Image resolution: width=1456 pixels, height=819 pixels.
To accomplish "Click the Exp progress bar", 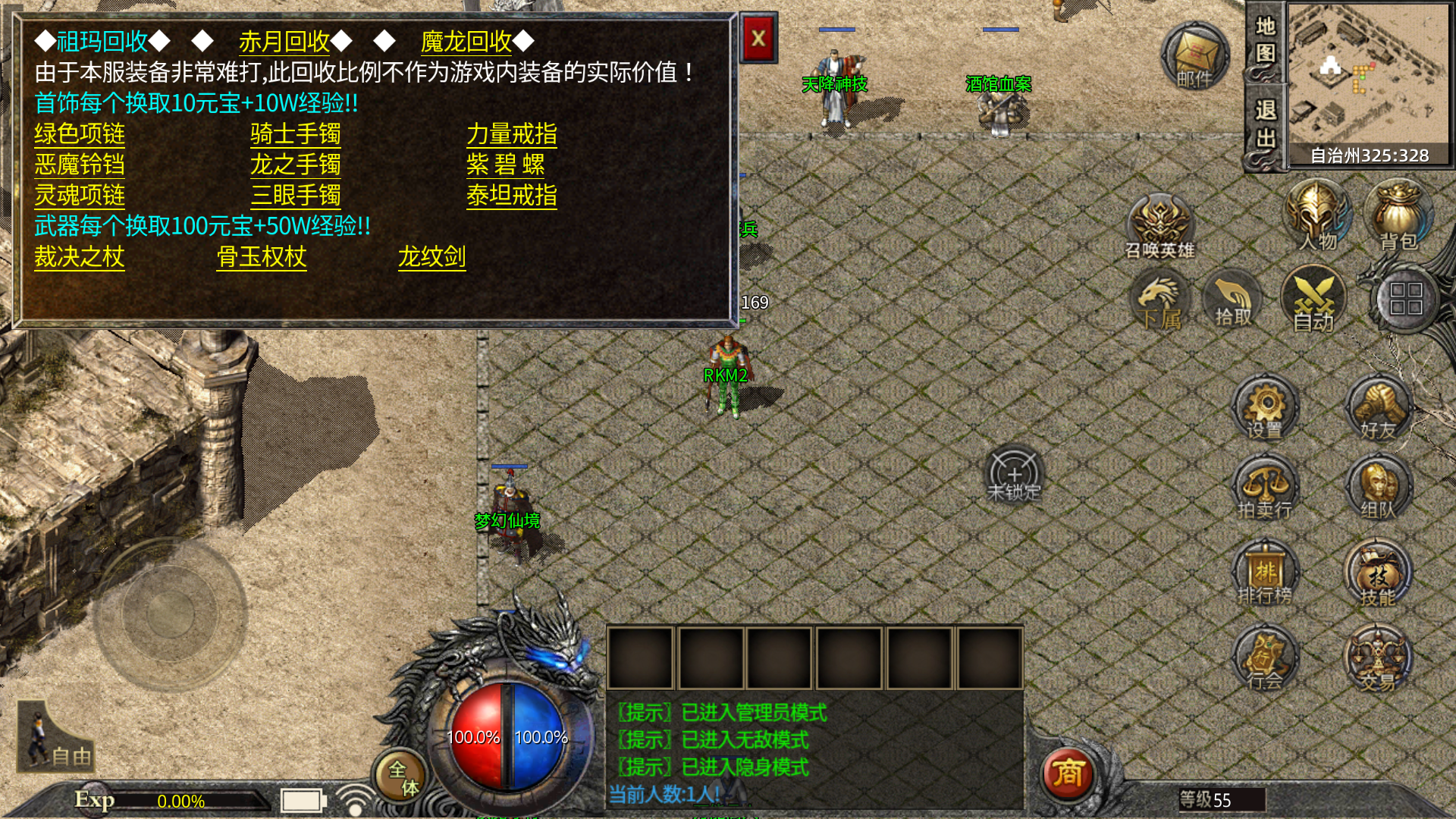I will tap(182, 799).
